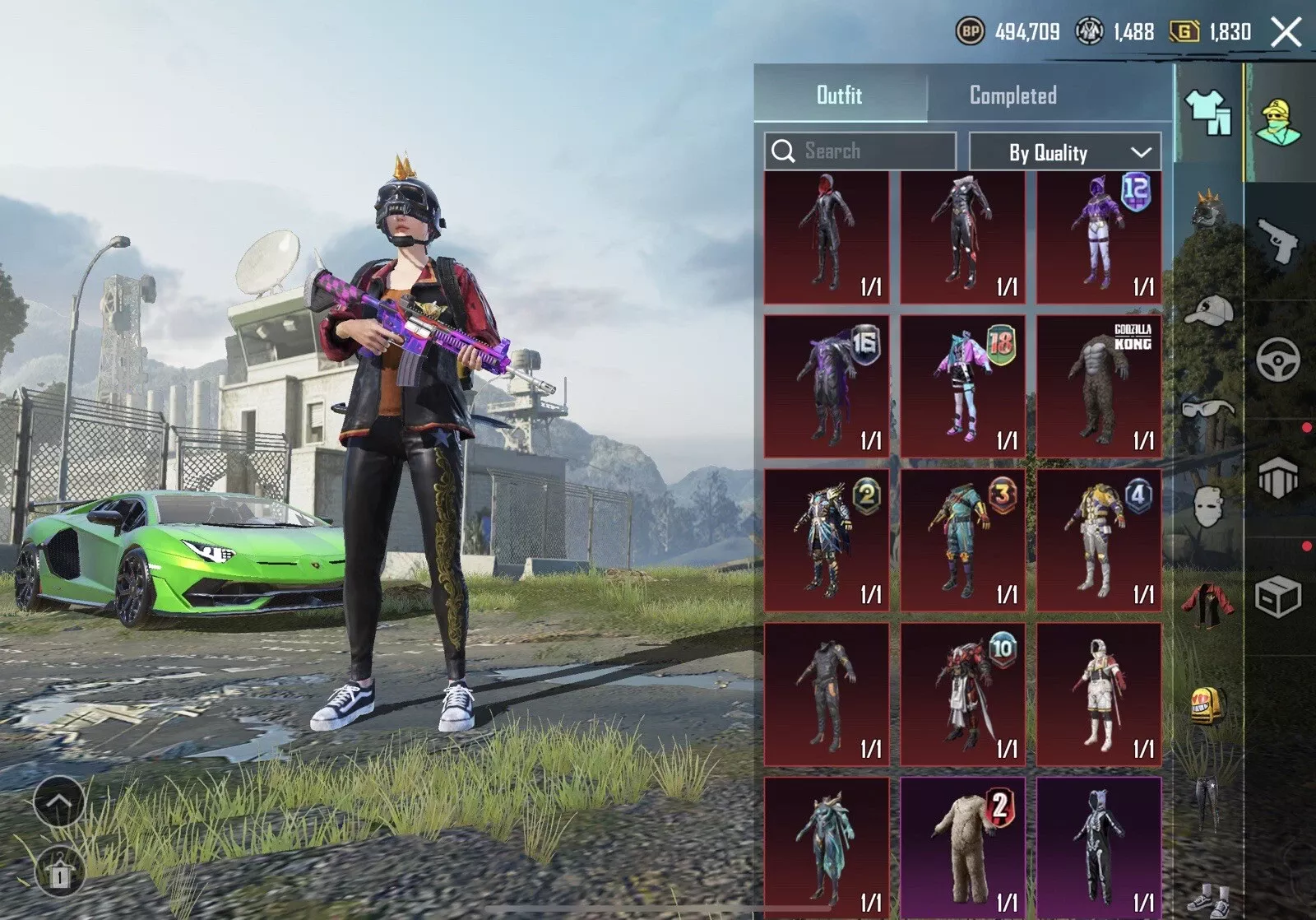1316x920 pixels.
Task: Select the Outfit tab
Action: [839, 95]
